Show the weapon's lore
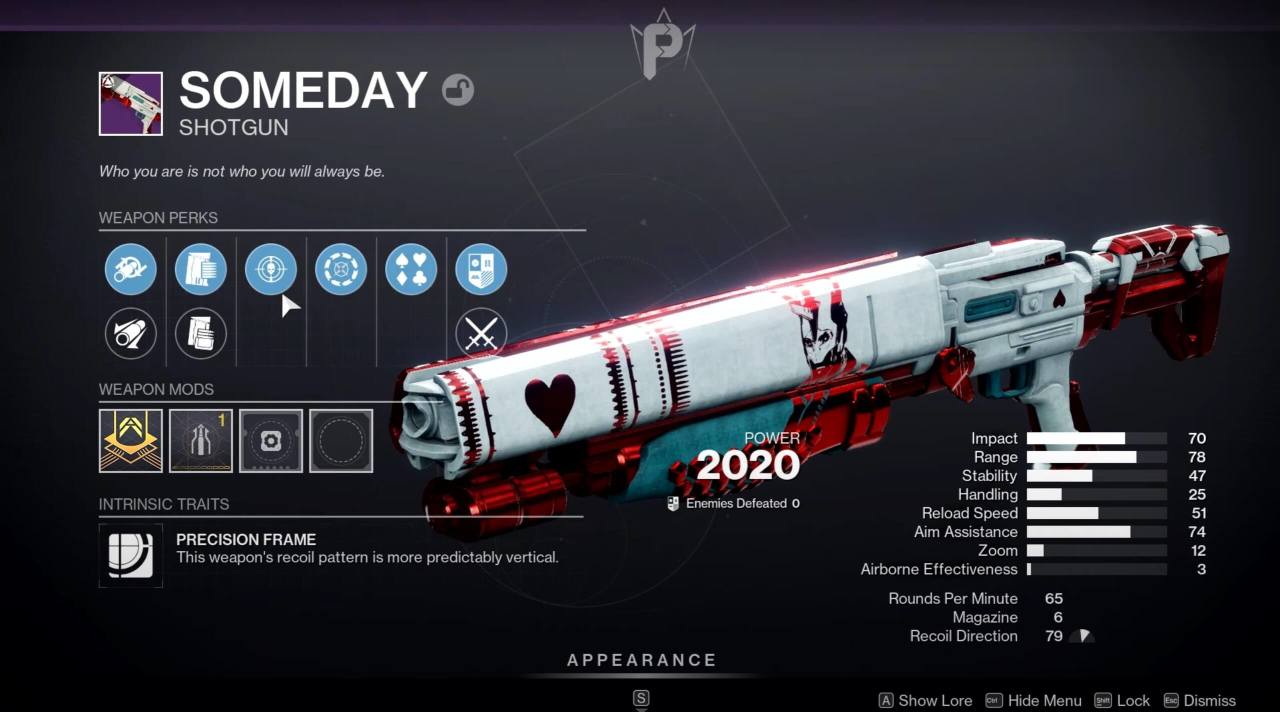This screenshot has height=712, width=1280. 925,701
